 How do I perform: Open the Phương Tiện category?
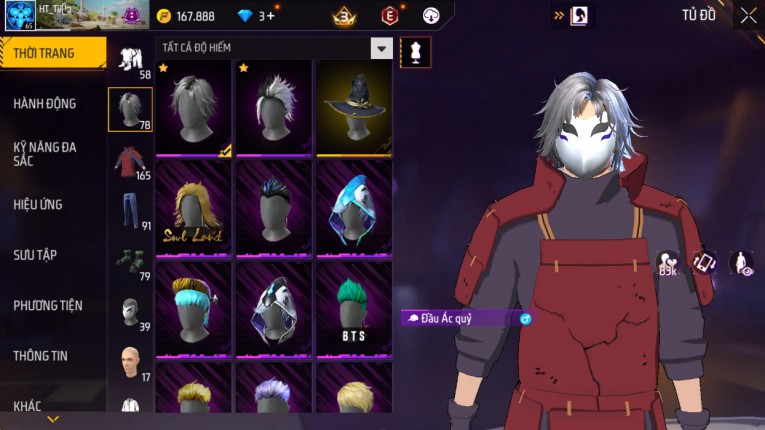pos(48,305)
